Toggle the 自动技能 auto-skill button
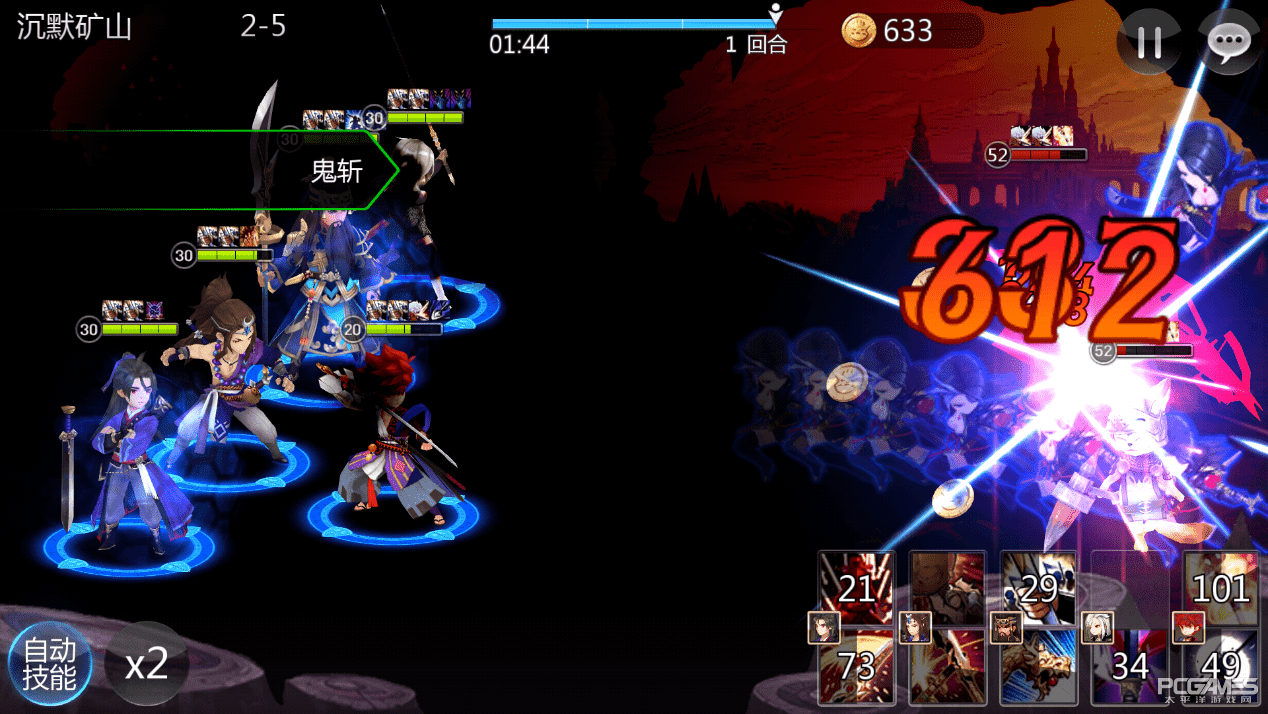 pos(49,665)
